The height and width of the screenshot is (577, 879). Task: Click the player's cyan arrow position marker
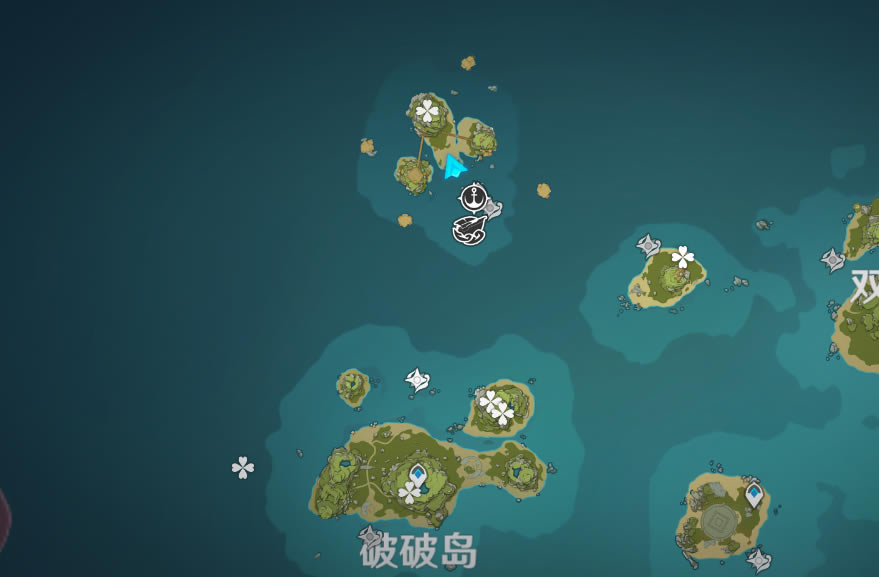455,166
